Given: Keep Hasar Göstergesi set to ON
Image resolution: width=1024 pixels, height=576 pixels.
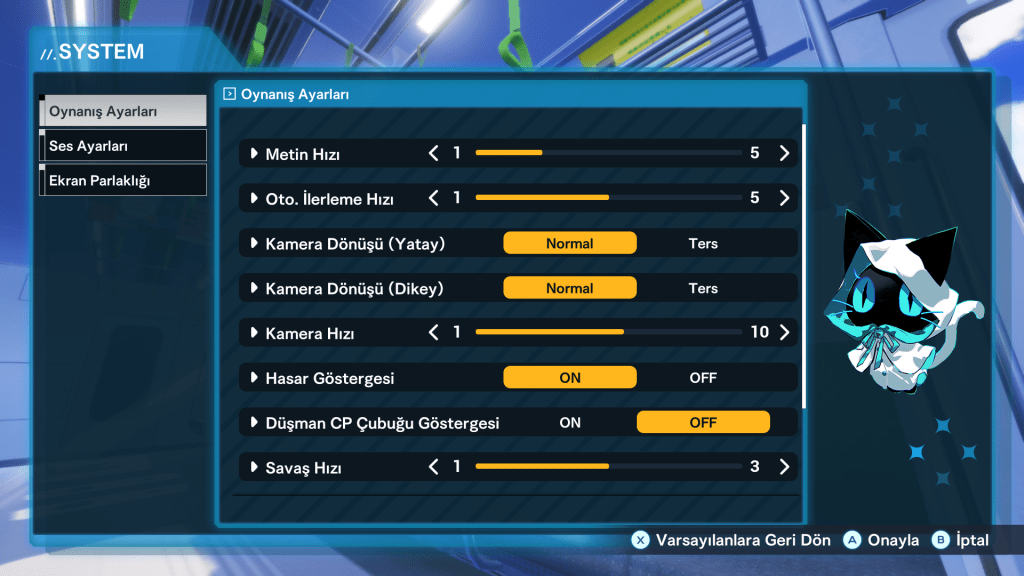Looking at the screenshot, I should [x=569, y=378].
